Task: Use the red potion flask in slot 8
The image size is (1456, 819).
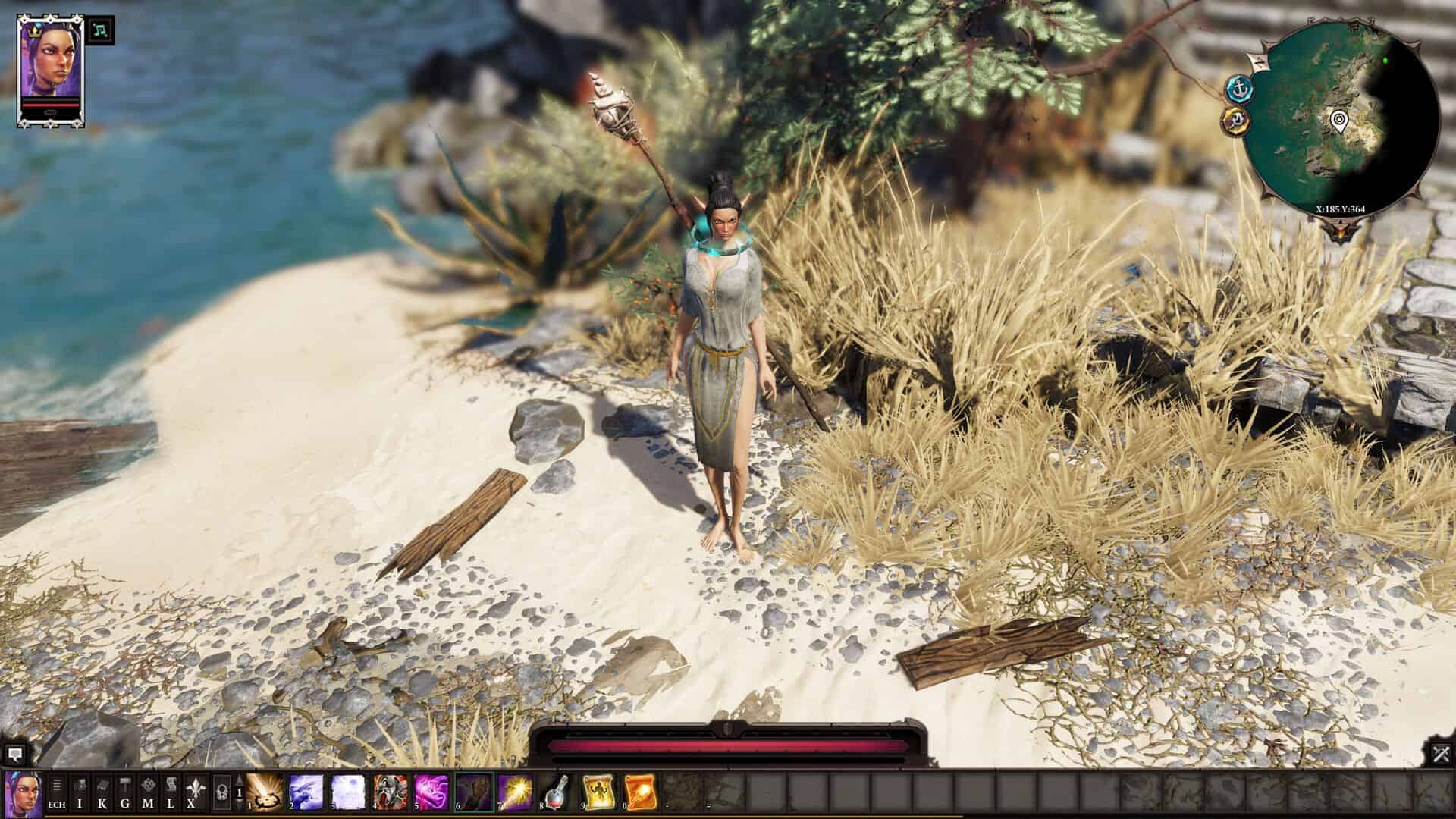Action: (x=558, y=792)
